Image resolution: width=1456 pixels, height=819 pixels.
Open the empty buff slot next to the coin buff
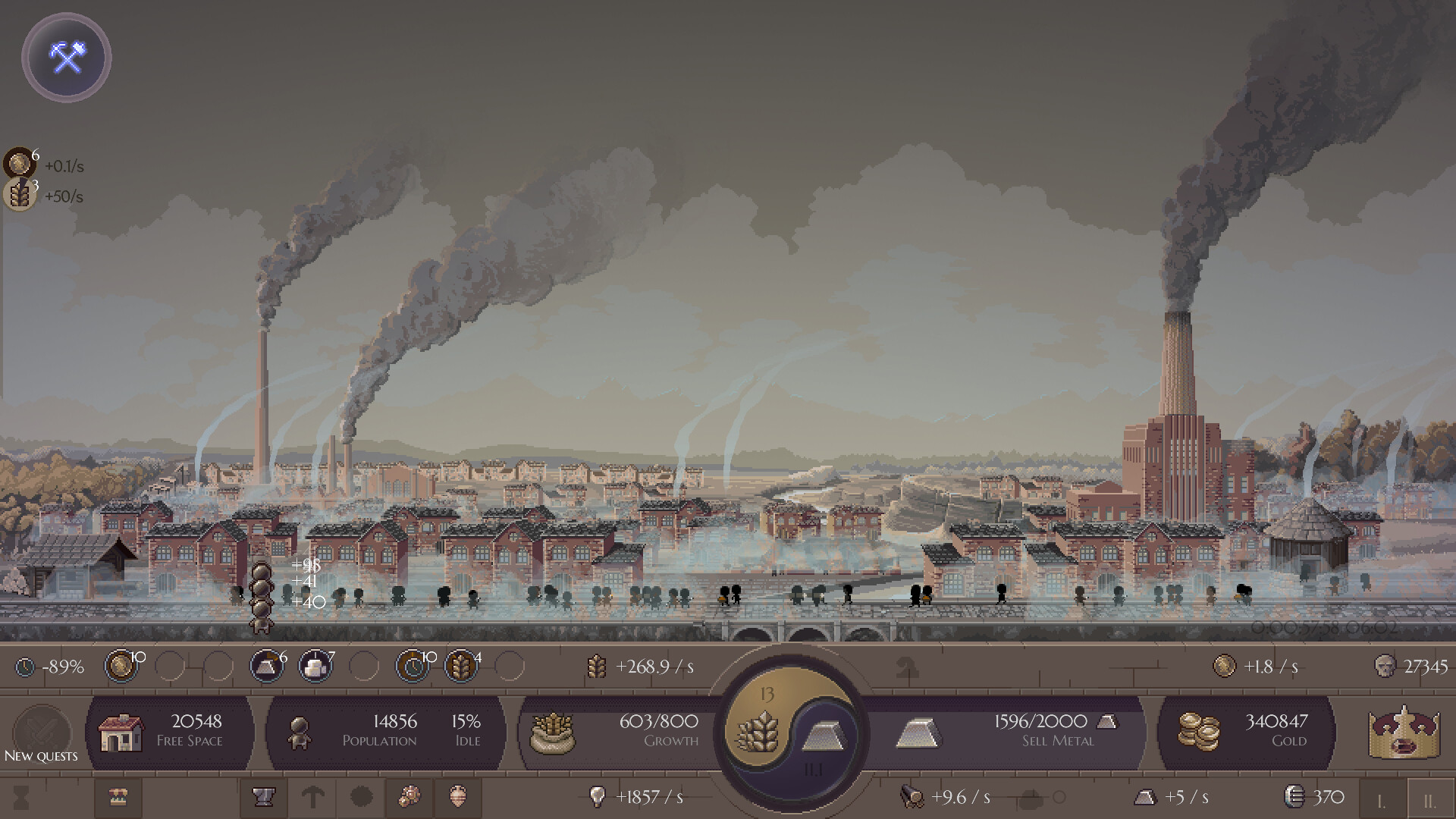pyautogui.click(x=171, y=667)
